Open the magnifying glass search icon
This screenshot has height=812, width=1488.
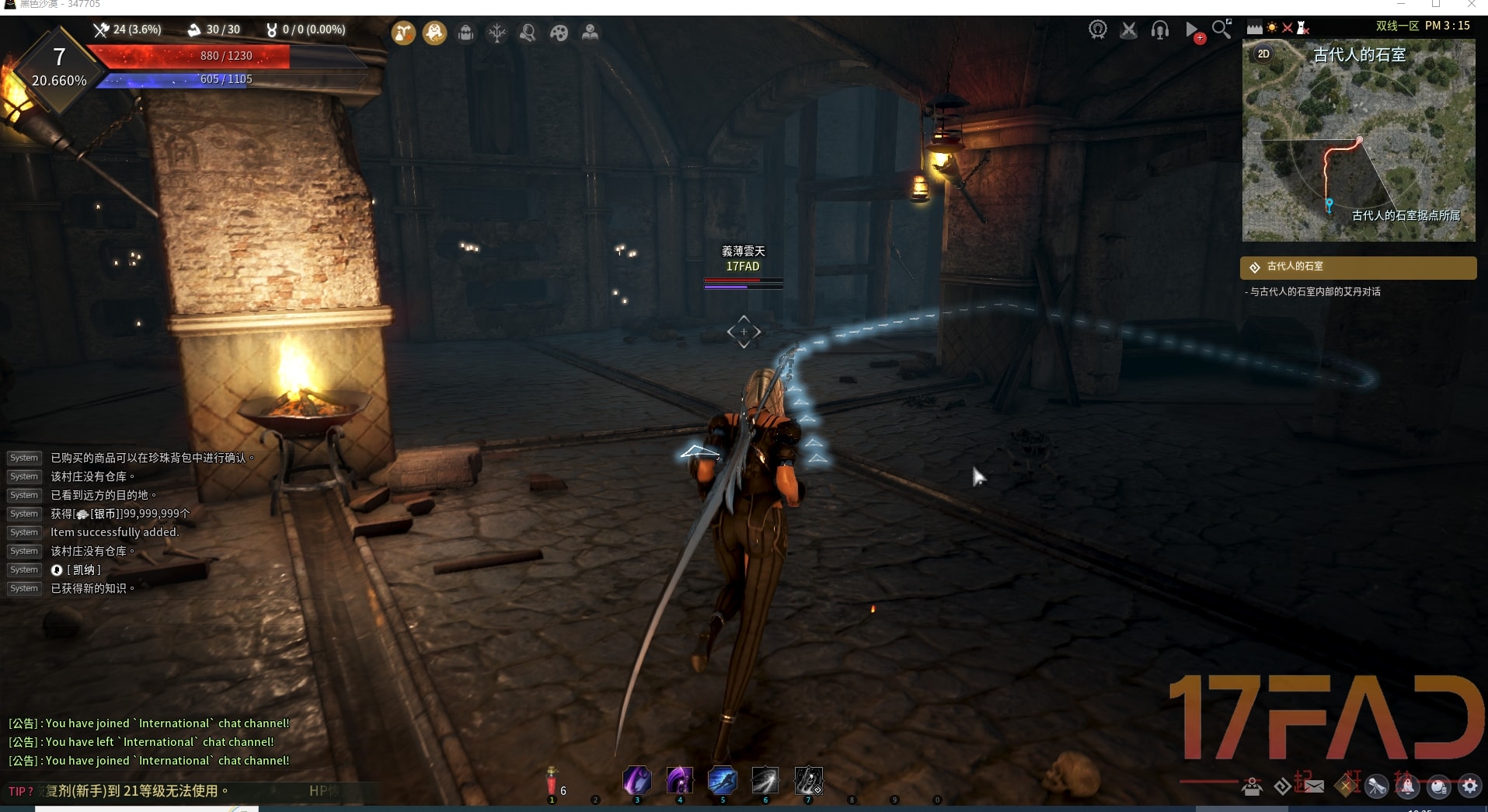tap(1222, 30)
